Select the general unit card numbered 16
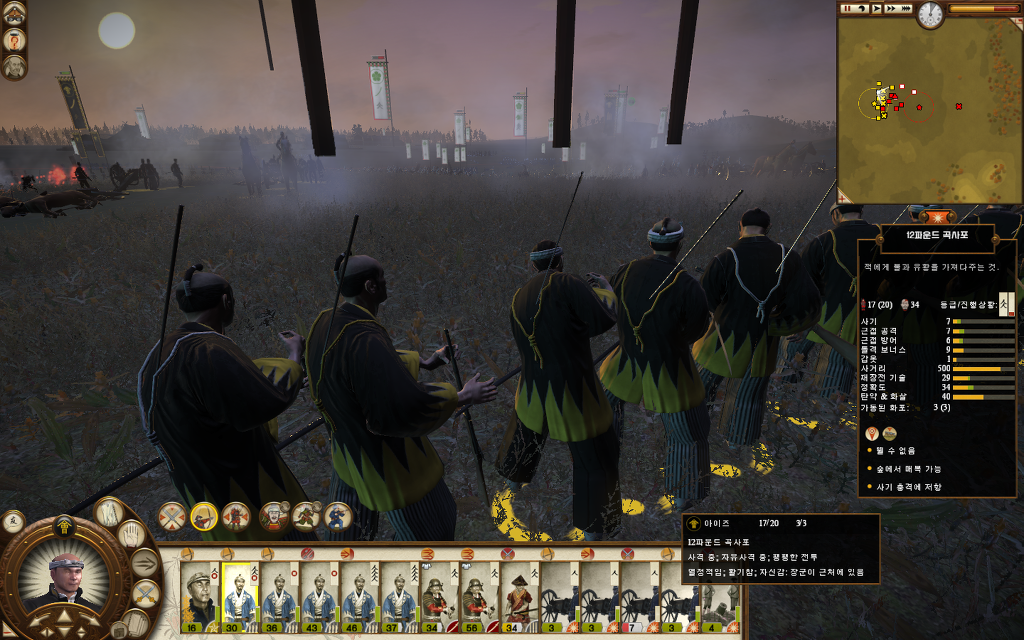The image size is (1024, 640). pos(199,597)
